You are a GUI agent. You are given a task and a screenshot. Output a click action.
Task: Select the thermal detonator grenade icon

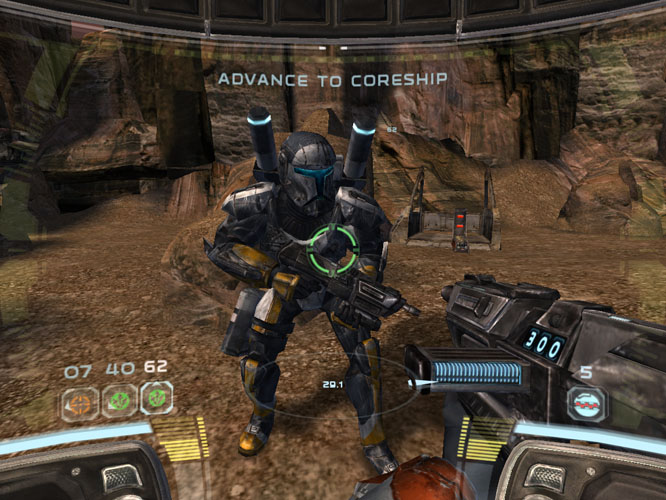[x=588, y=404]
